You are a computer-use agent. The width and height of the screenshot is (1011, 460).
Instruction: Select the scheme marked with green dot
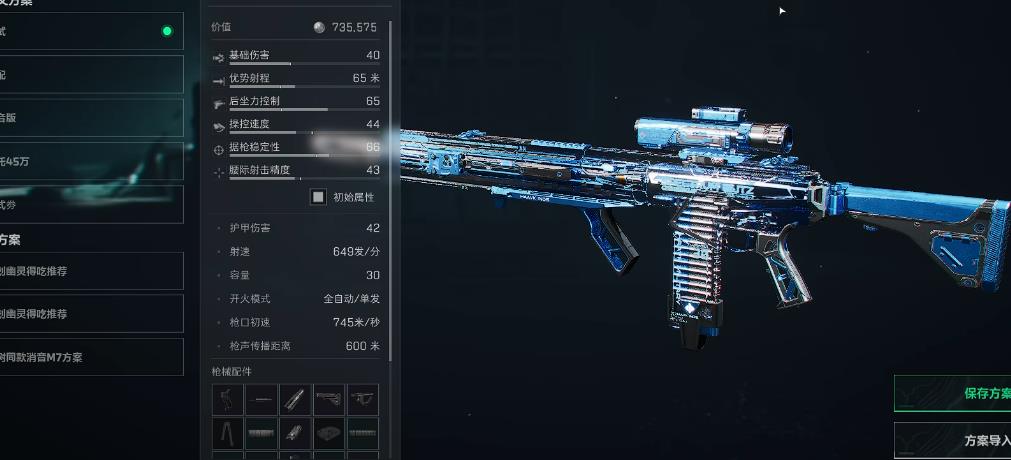pos(91,31)
